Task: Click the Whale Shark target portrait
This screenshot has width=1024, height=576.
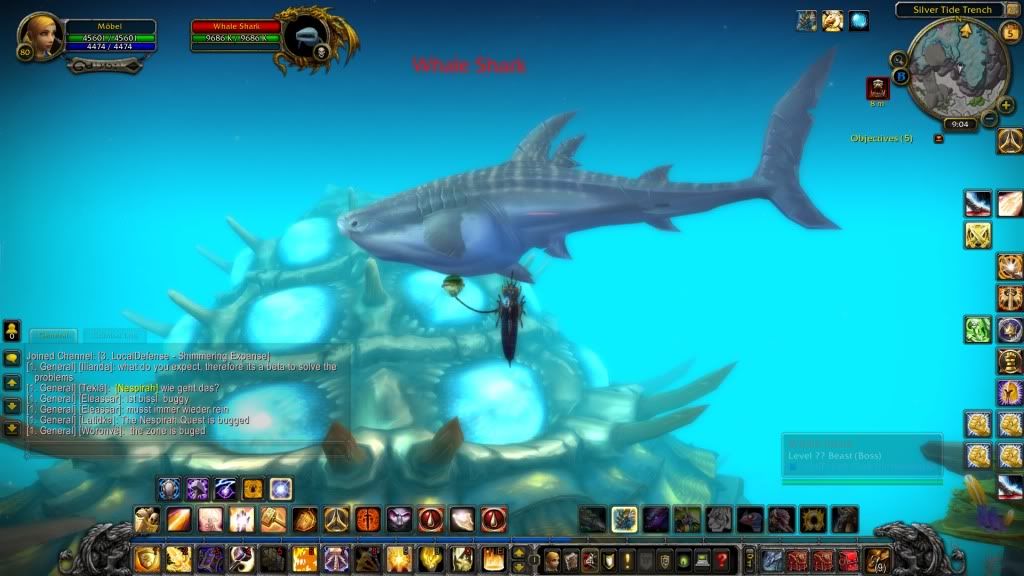Action: 303,38
